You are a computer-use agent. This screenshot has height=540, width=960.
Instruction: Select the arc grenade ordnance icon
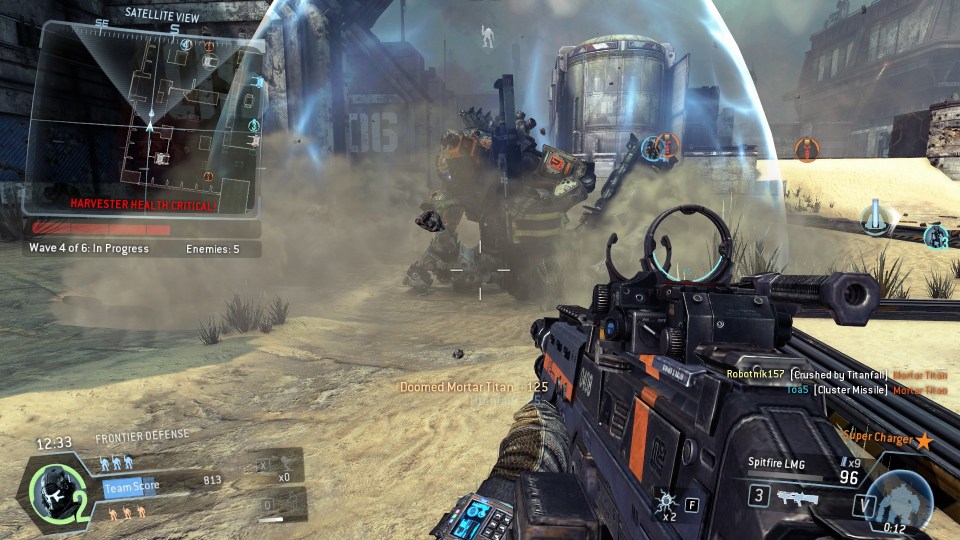667,501
